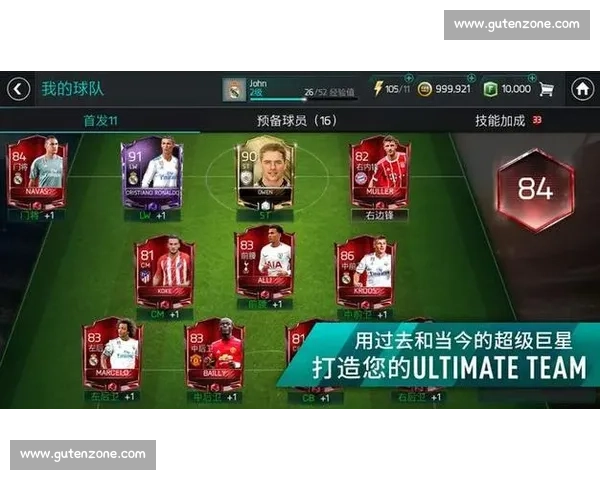Pick the Bailly 83 defender card

(214, 355)
